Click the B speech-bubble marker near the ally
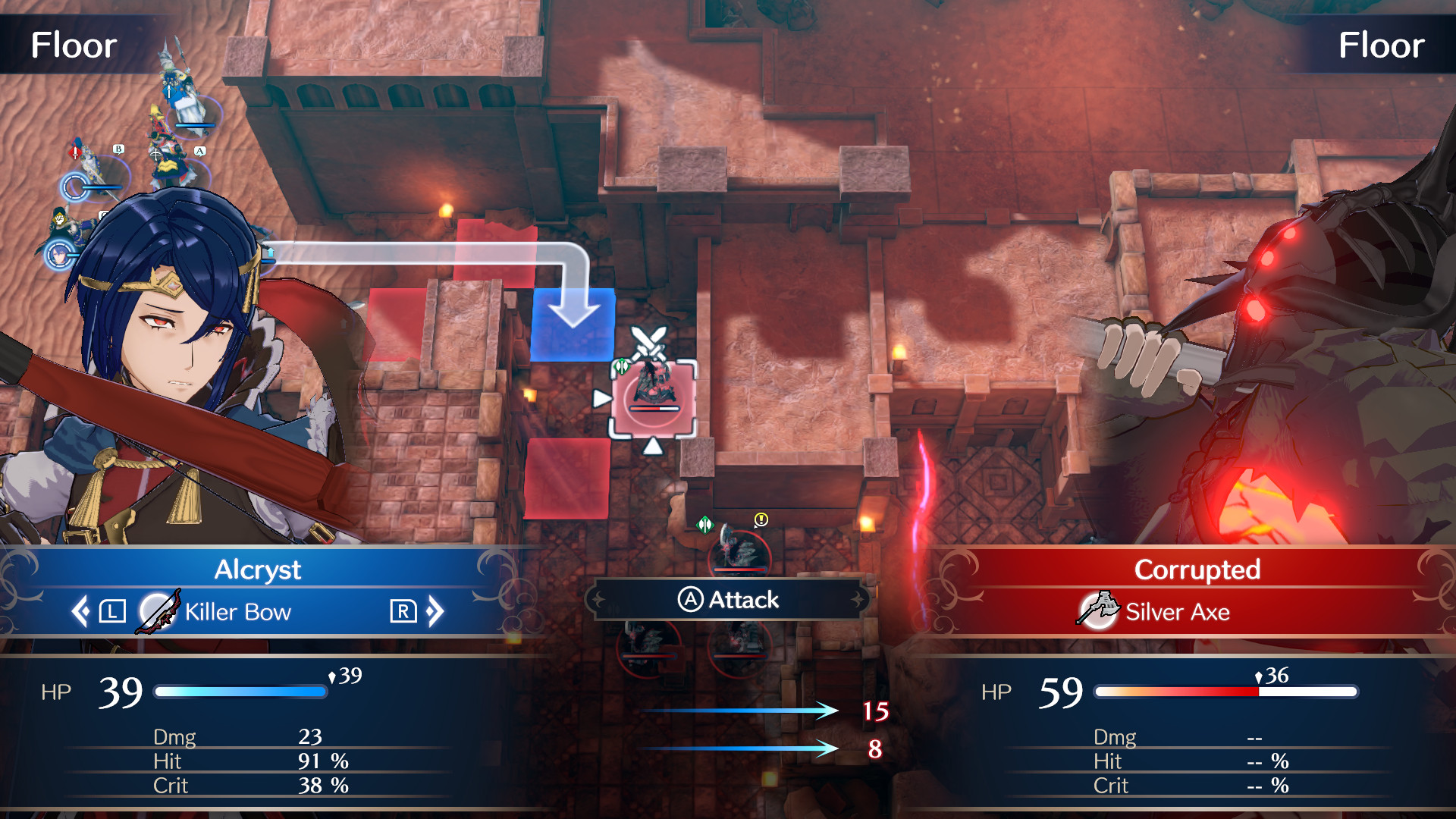Viewport: 1456px width, 819px height. pos(118,149)
